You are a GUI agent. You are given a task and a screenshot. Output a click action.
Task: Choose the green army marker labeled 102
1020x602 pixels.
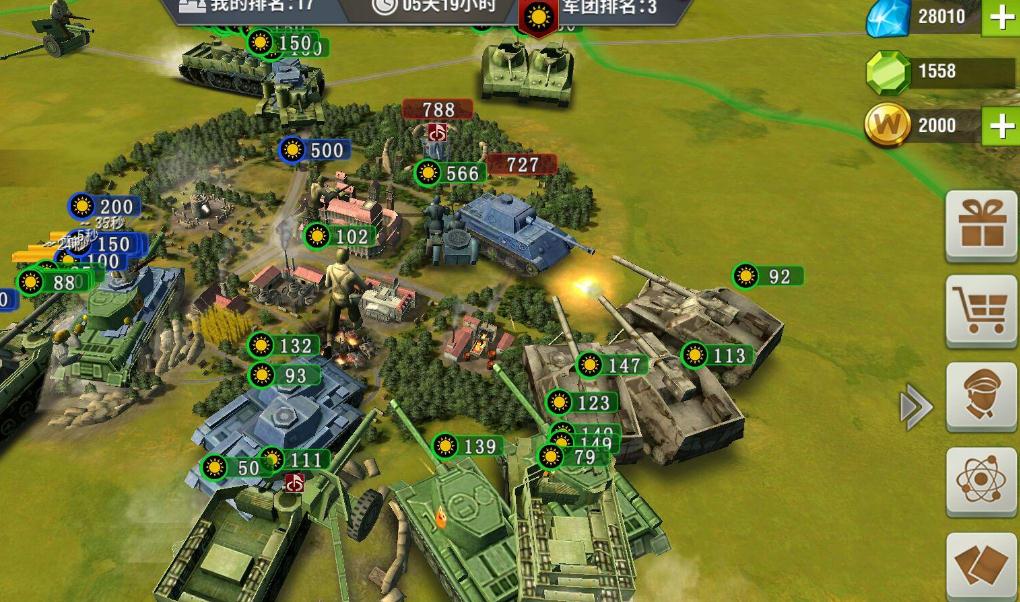340,237
